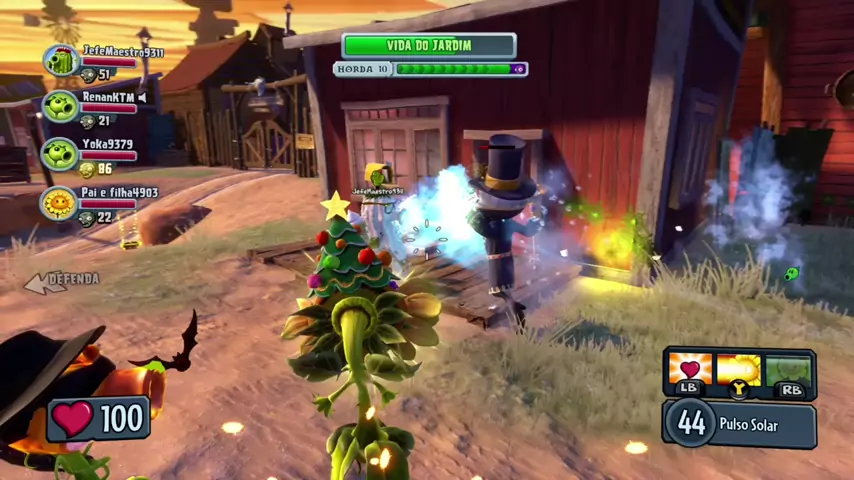
Task: Open the Vida do Jardim objective banner
Action: 429,46
